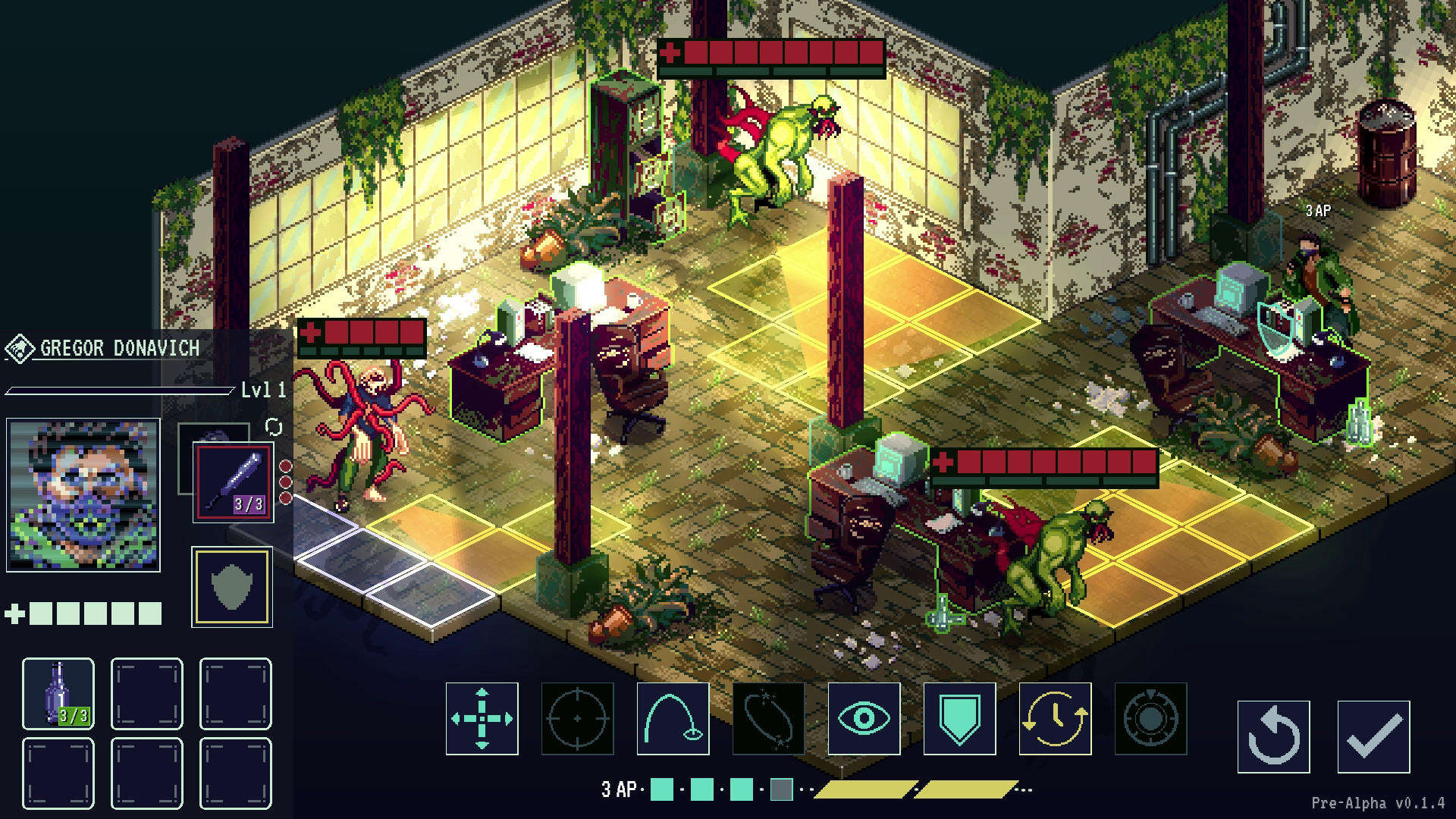Activate the crosshair shoot action

click(577, 718)
